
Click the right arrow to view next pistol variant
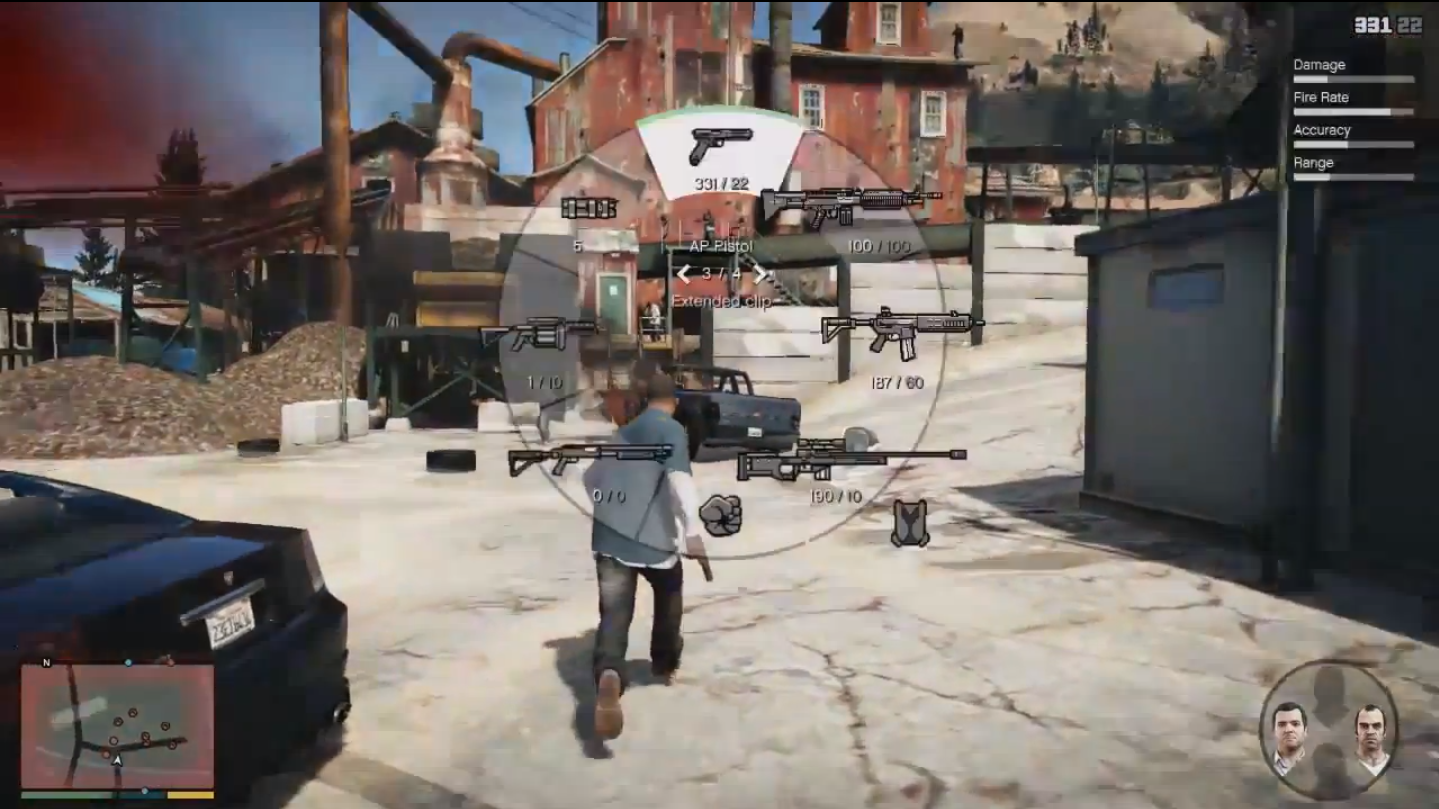pyautogui.click(x=760, y=273)
